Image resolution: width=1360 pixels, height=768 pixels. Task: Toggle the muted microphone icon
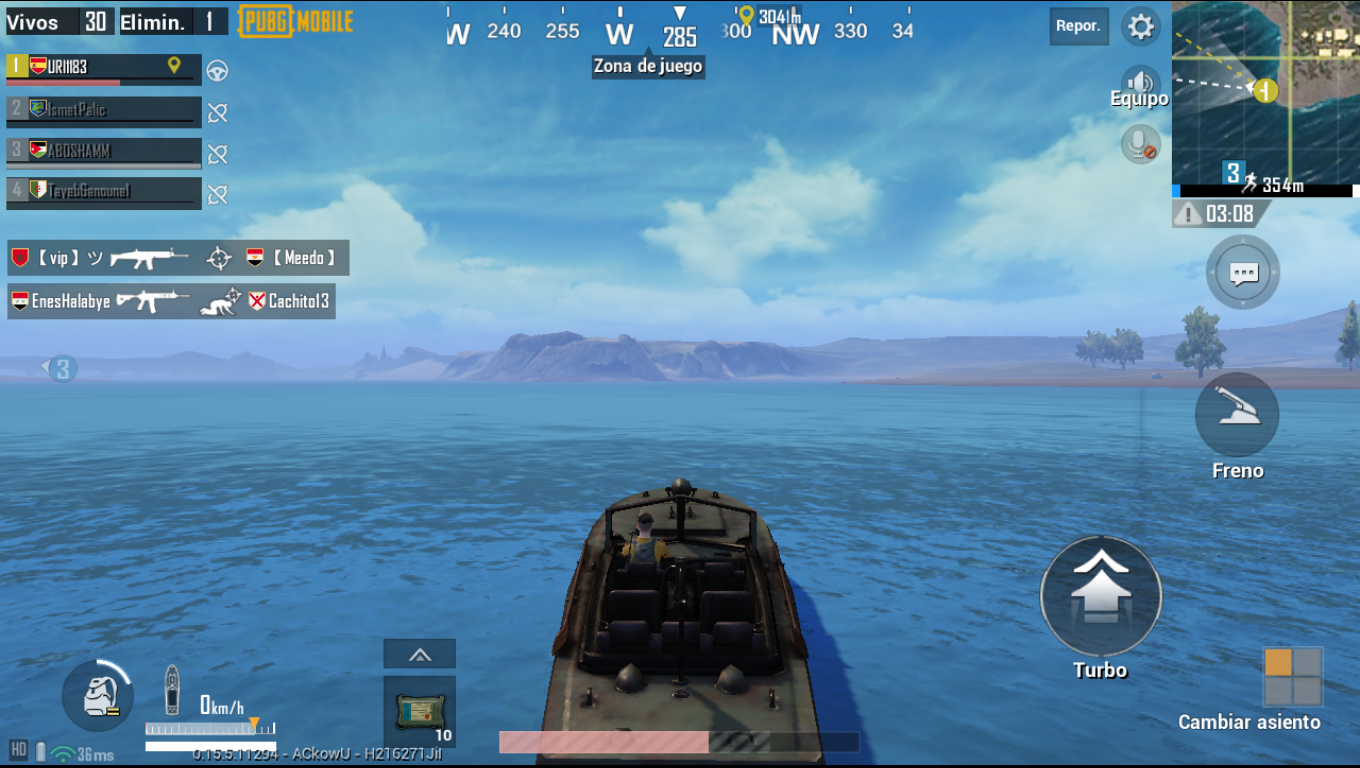[x=1140, y=145]
